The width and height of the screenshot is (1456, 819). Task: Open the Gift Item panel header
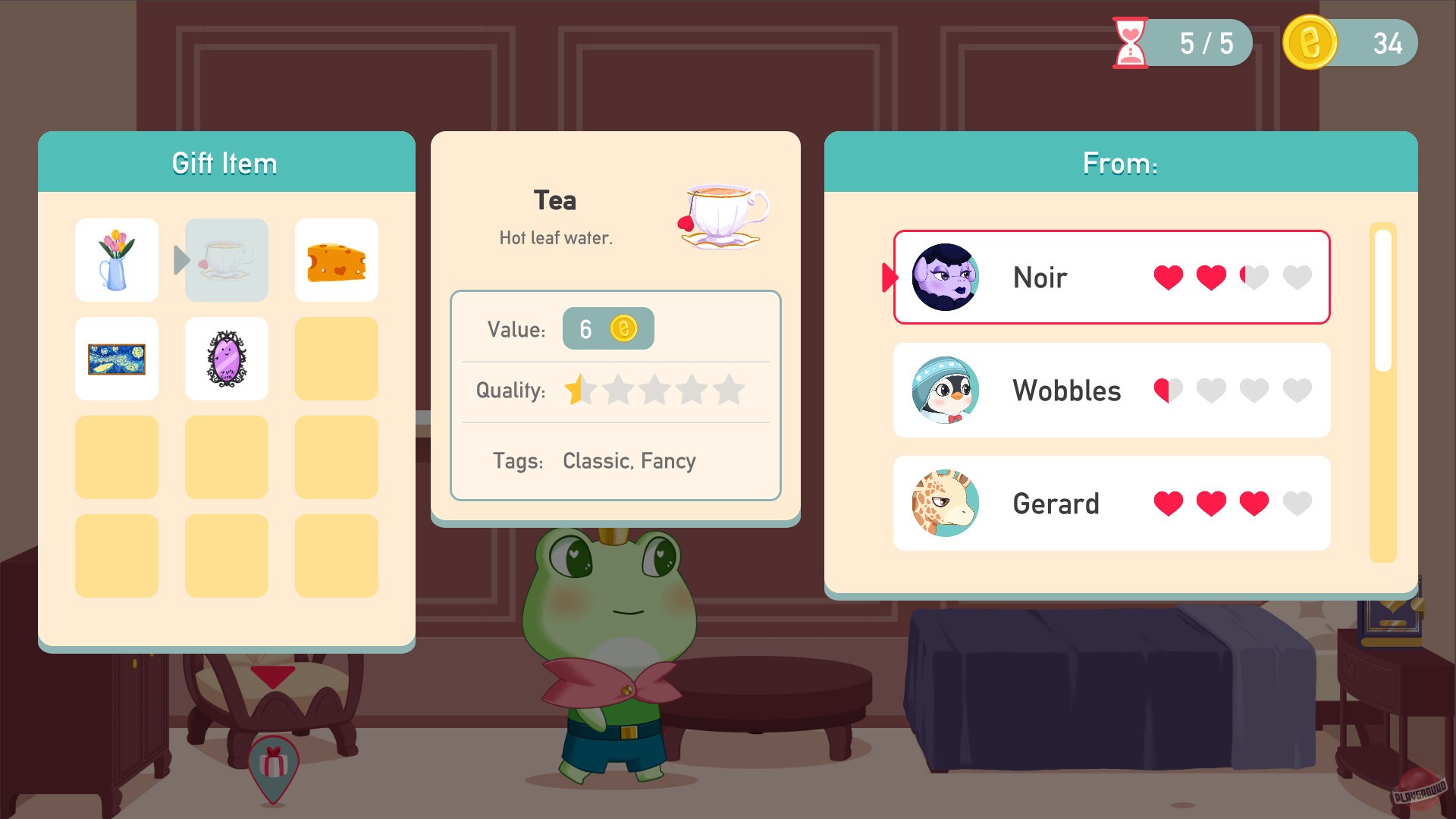225,162
